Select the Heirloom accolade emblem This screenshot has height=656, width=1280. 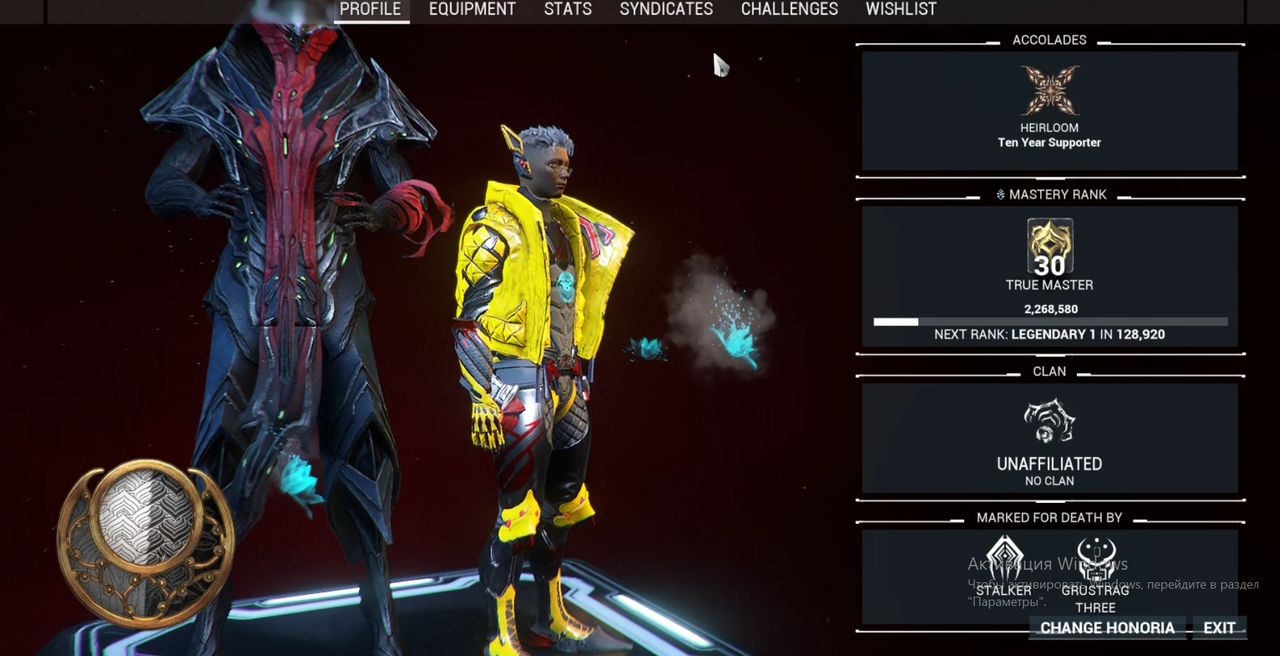1049,91
